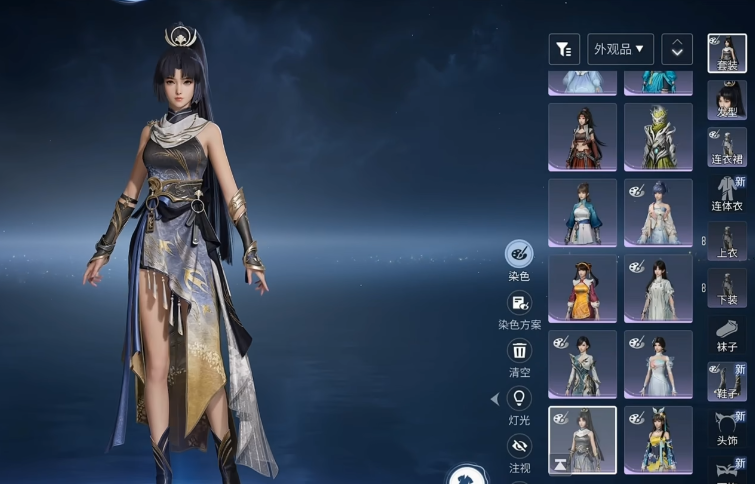Toggle the 注视 gaze eye icon
The height and width of the screenshot is (484, 755).
click(519, 446)
